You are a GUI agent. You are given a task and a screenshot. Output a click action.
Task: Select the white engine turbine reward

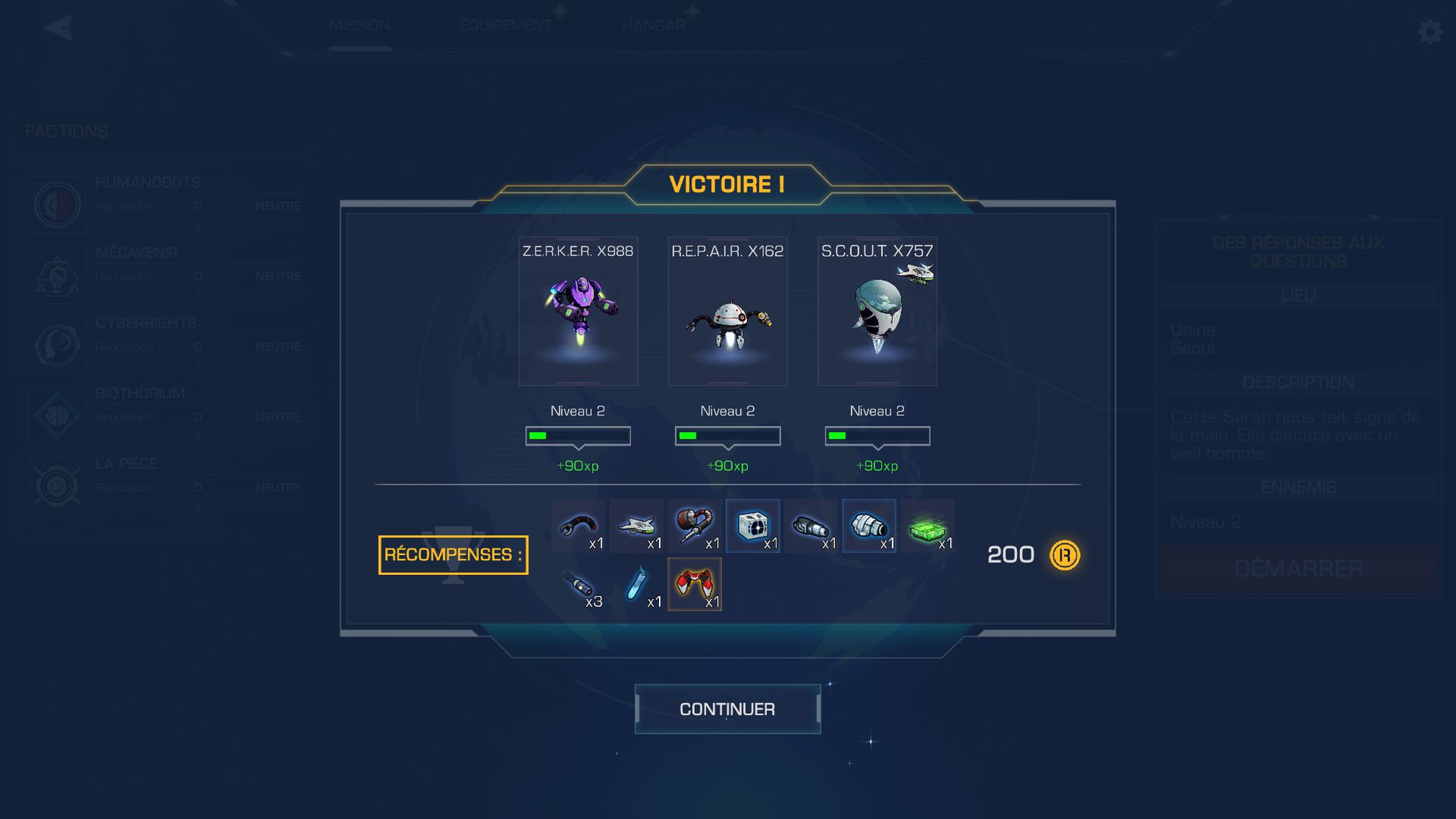tap(869, 523)
